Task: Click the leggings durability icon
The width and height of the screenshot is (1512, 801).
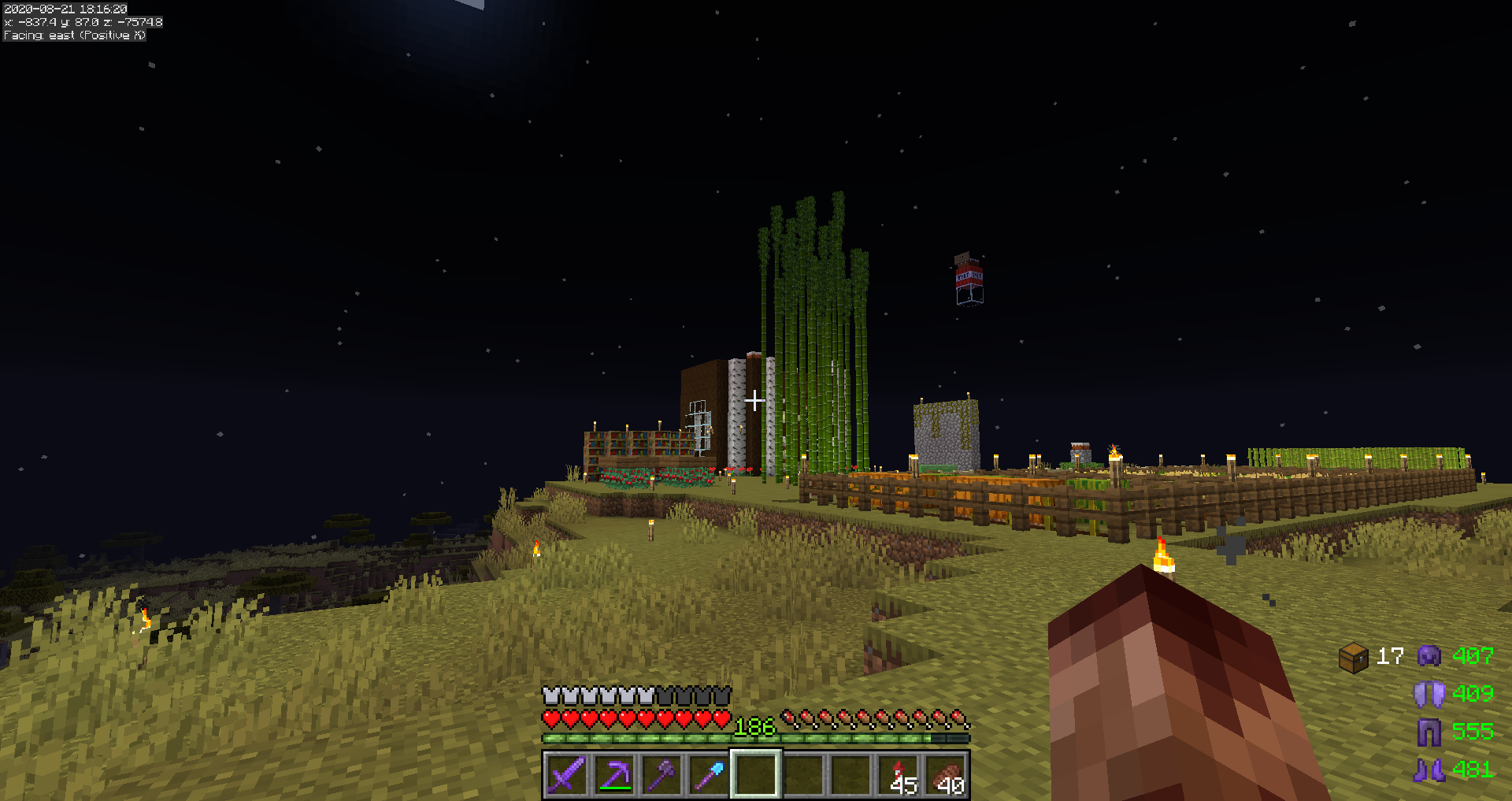Action: [1429, 732]
